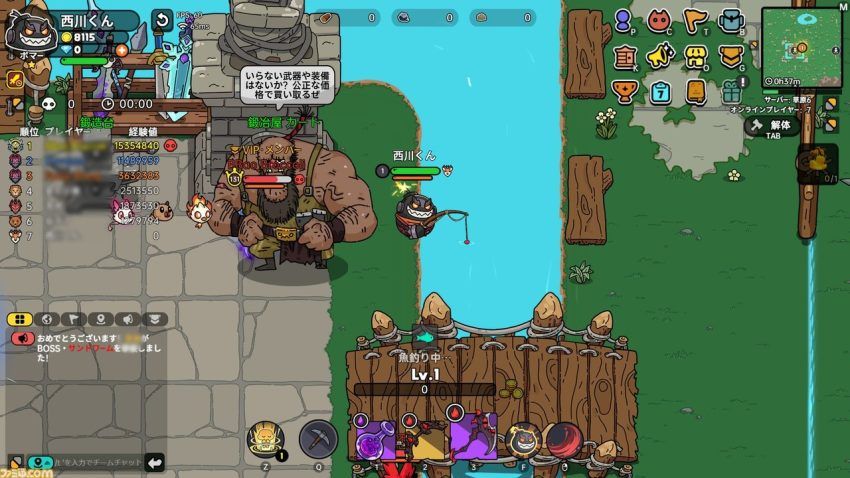Click the blue player profile icon
Viewport: 850px width, 478px height.
pyautogui.click(x=623, y=21)
